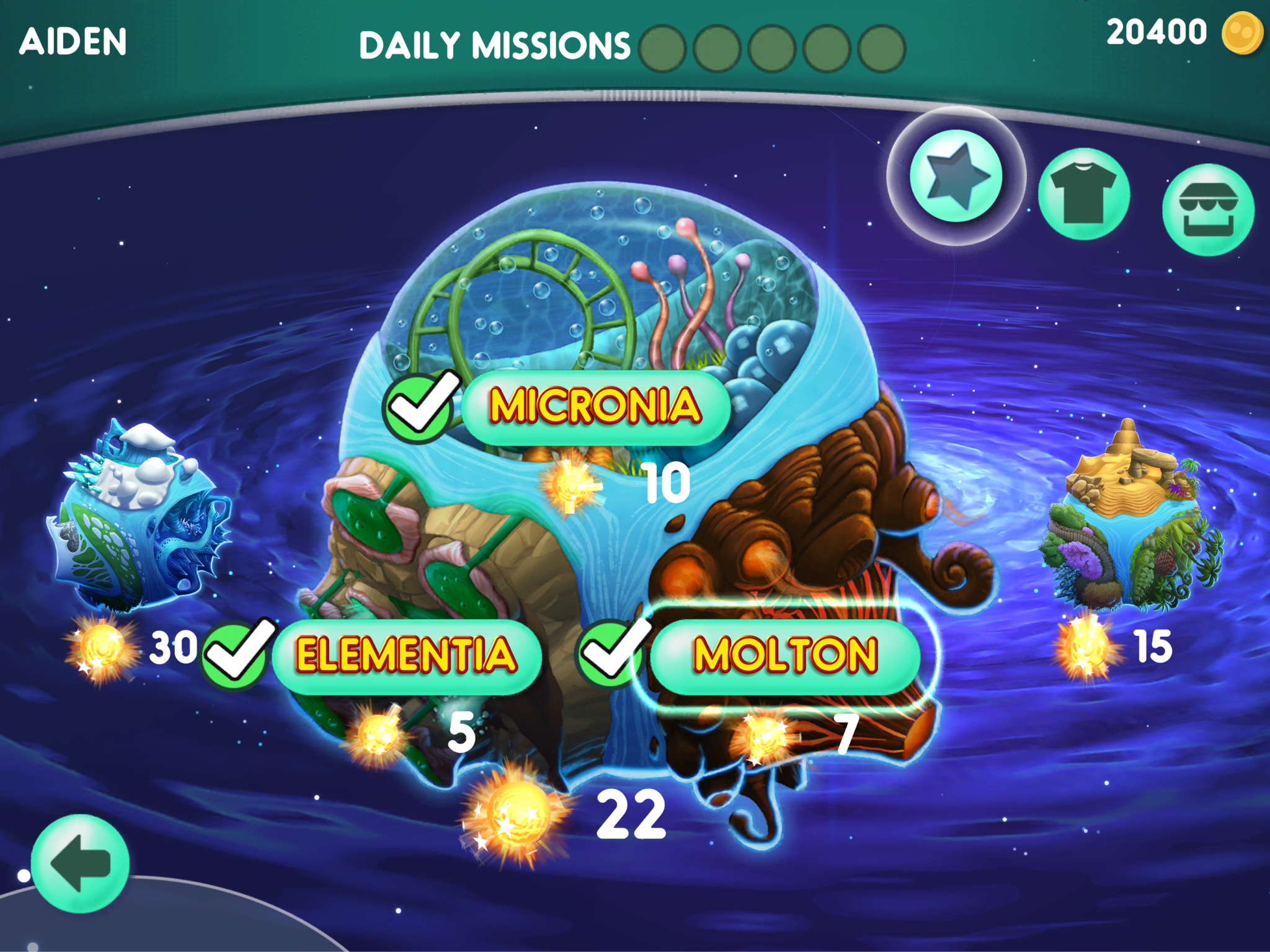Click the gold coin balance icon
This screenshot has height=952, width=1270.
coord(1242,33)
